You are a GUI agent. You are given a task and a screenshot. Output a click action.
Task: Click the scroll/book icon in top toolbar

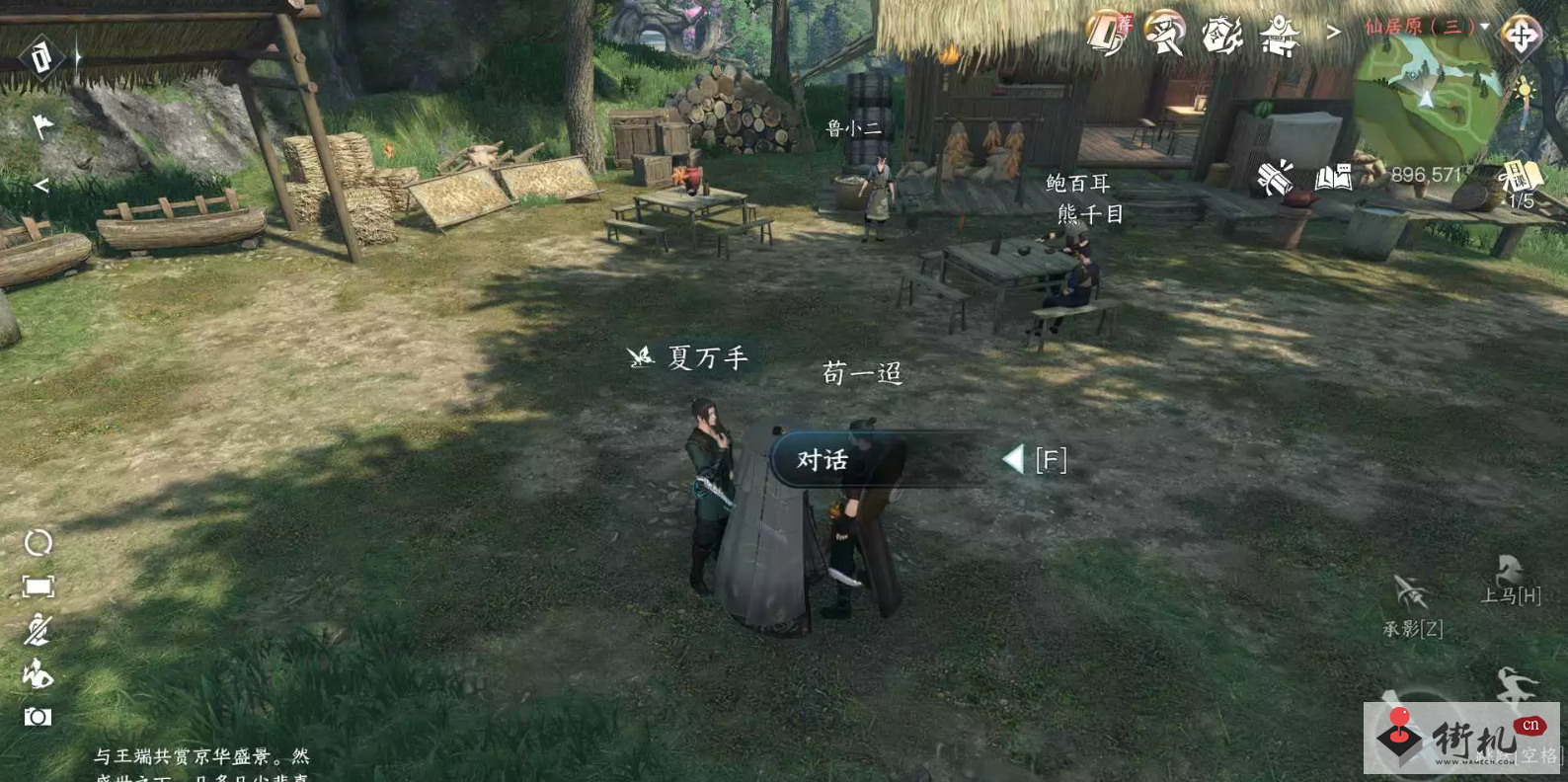1106,33
